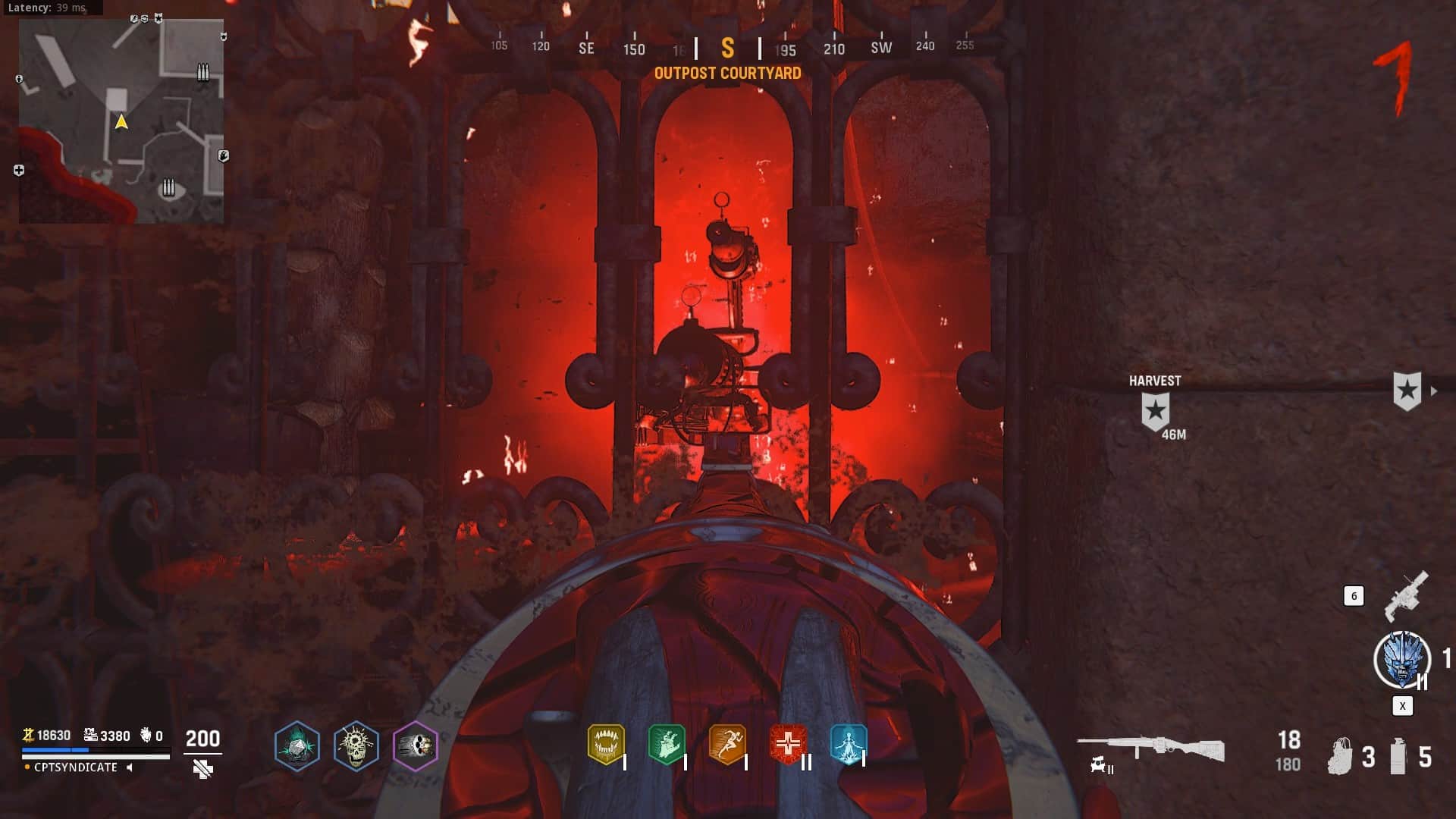Click the orange running man perk
The image size is (1456, 819).
pyautogui.click(x=727, y=744)
